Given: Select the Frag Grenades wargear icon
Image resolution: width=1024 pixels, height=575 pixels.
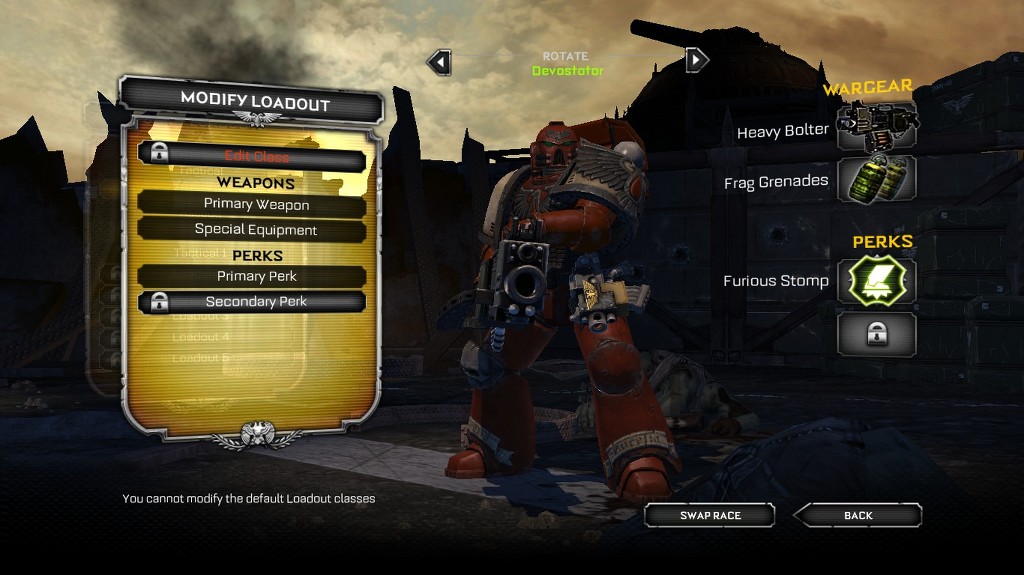Looking at the screenshot, I should point(876,180).
